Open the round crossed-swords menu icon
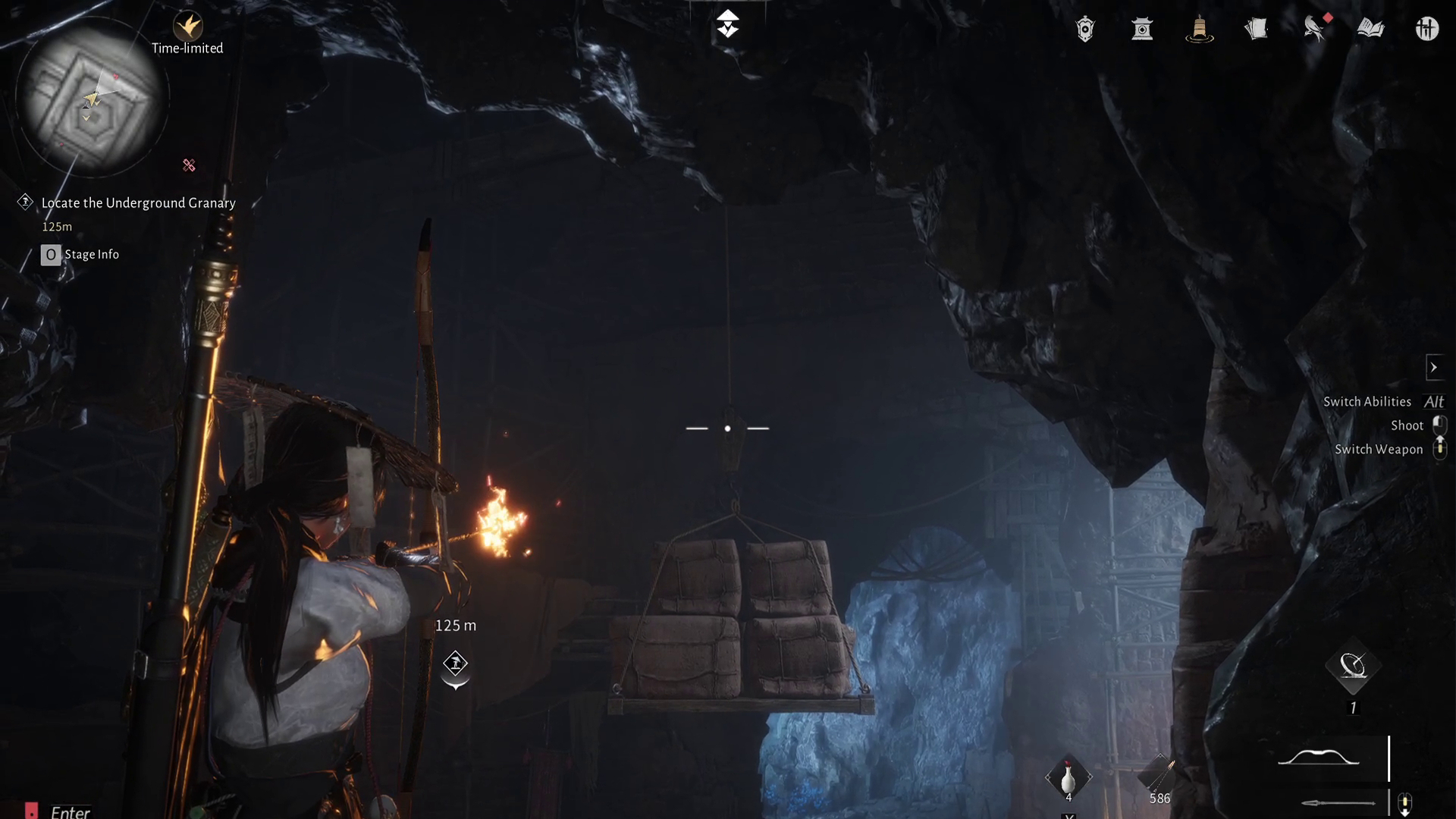This screenshot has height=819, width=1456. coord(1426,30)
